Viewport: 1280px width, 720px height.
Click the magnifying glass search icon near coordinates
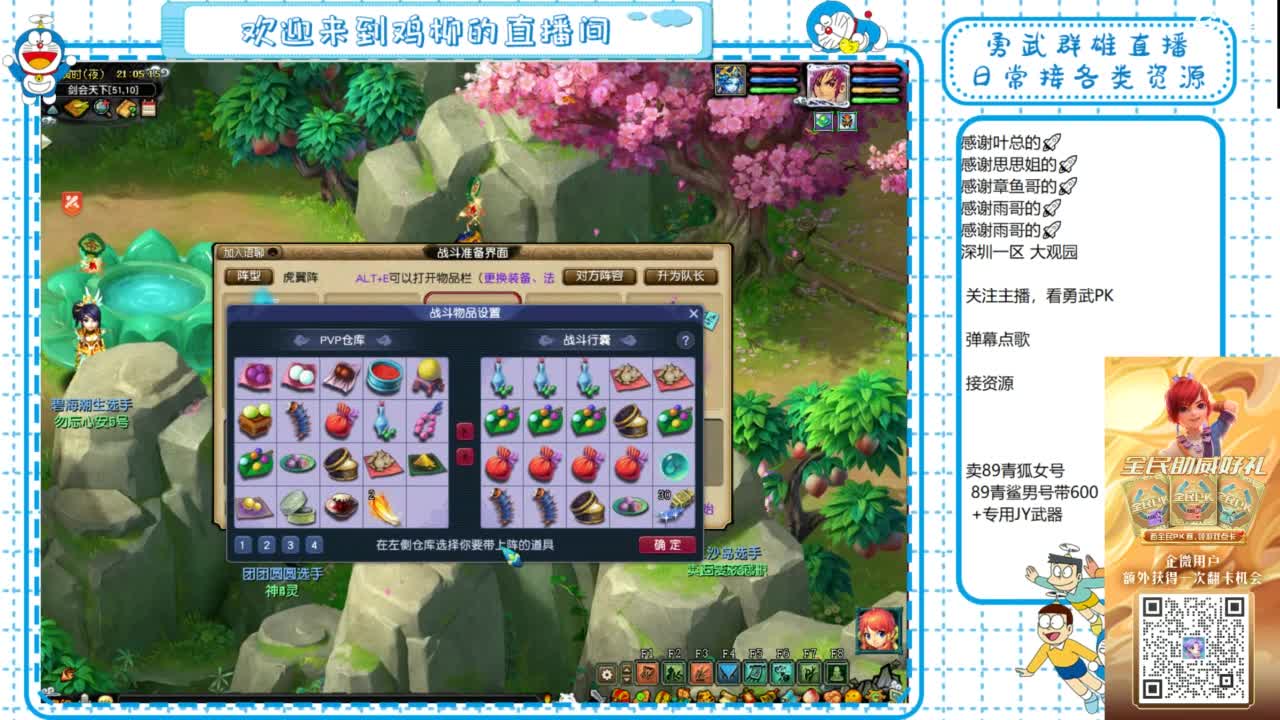(x=101, y=107)
